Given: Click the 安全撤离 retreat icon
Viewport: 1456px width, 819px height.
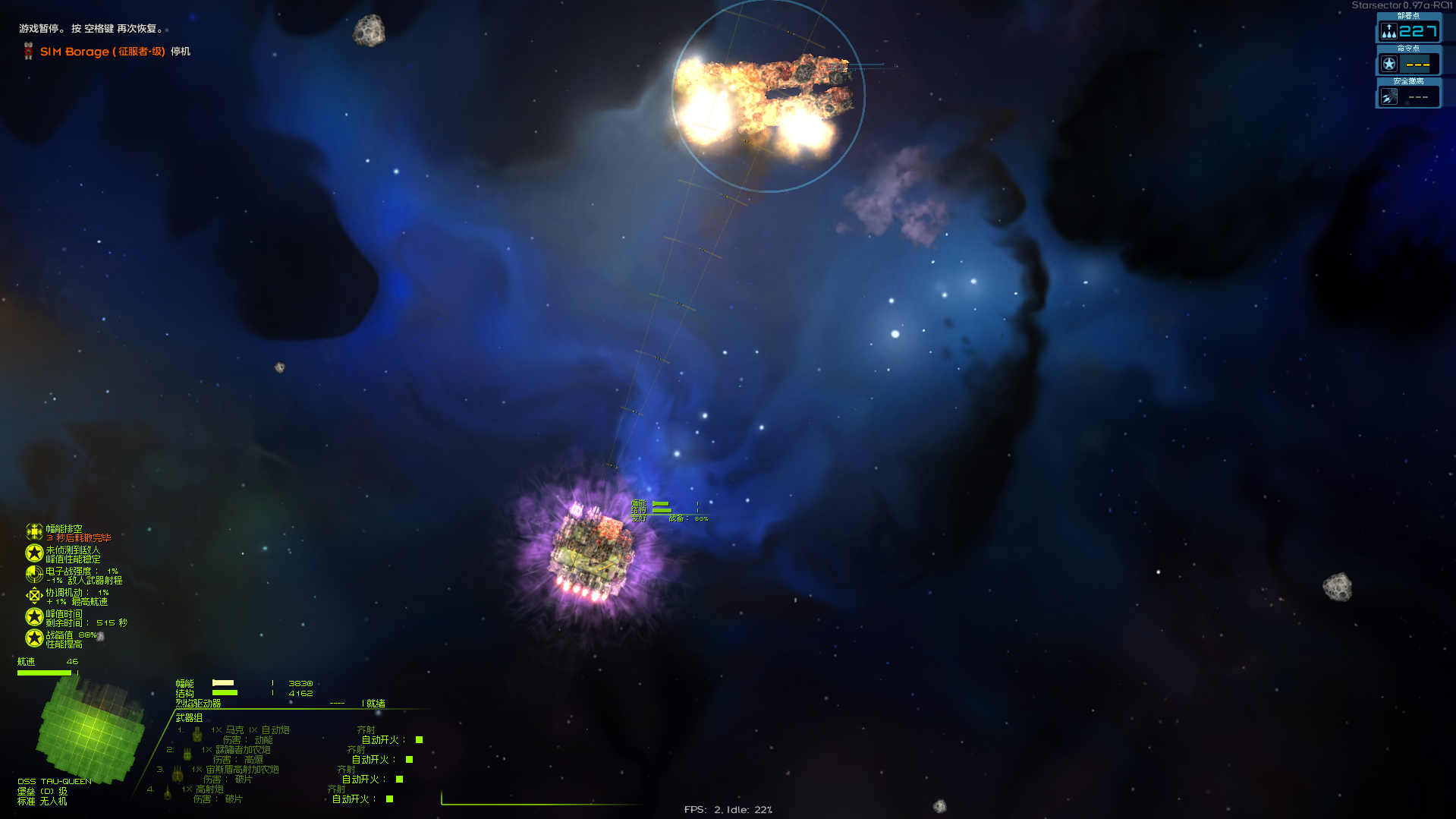Looking at the screenshot, I should coord(1388,97).
